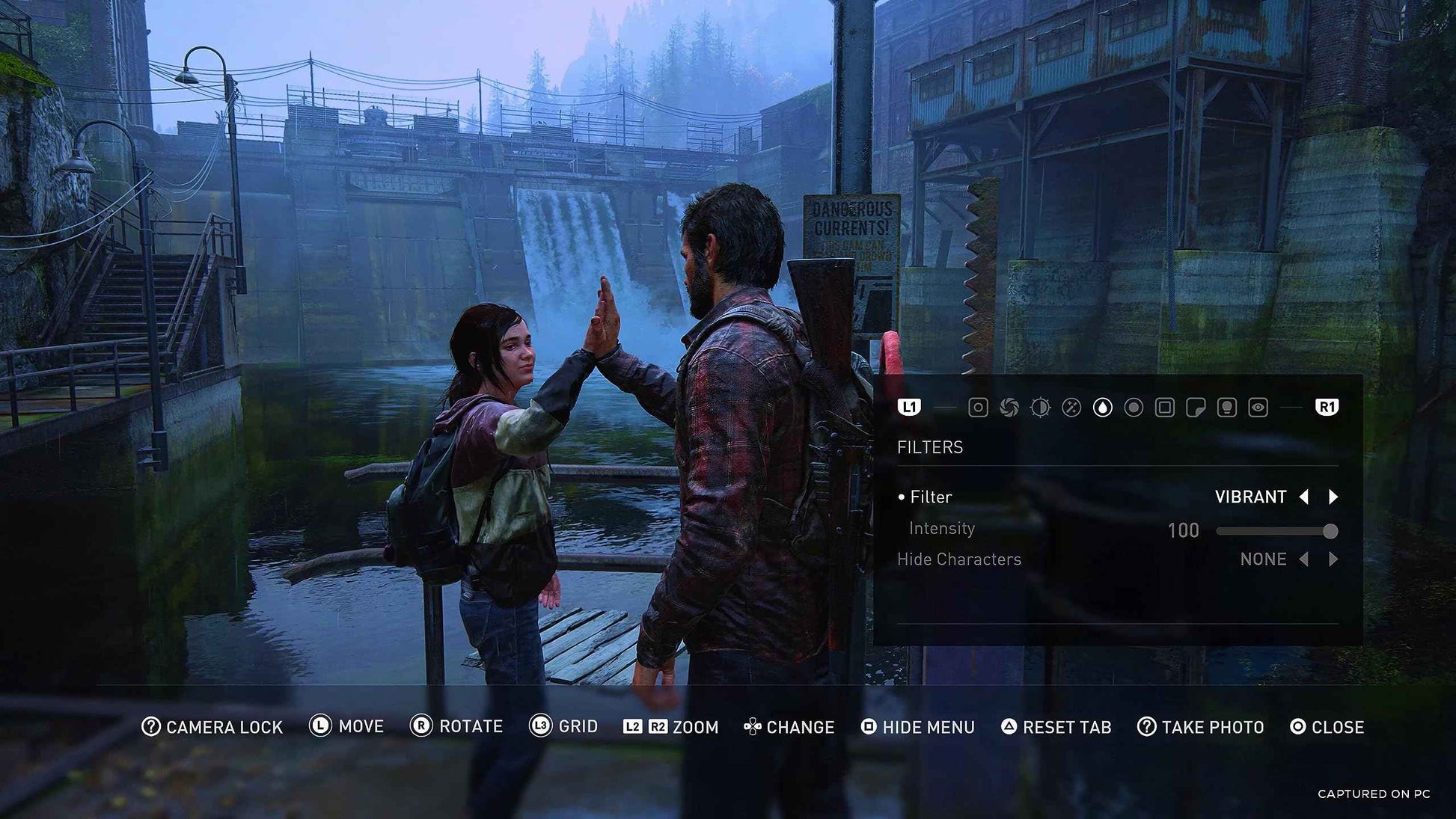Screen dimensions: 1456x819
Task: Open the frame border tab
Action: click(1164, 408)
